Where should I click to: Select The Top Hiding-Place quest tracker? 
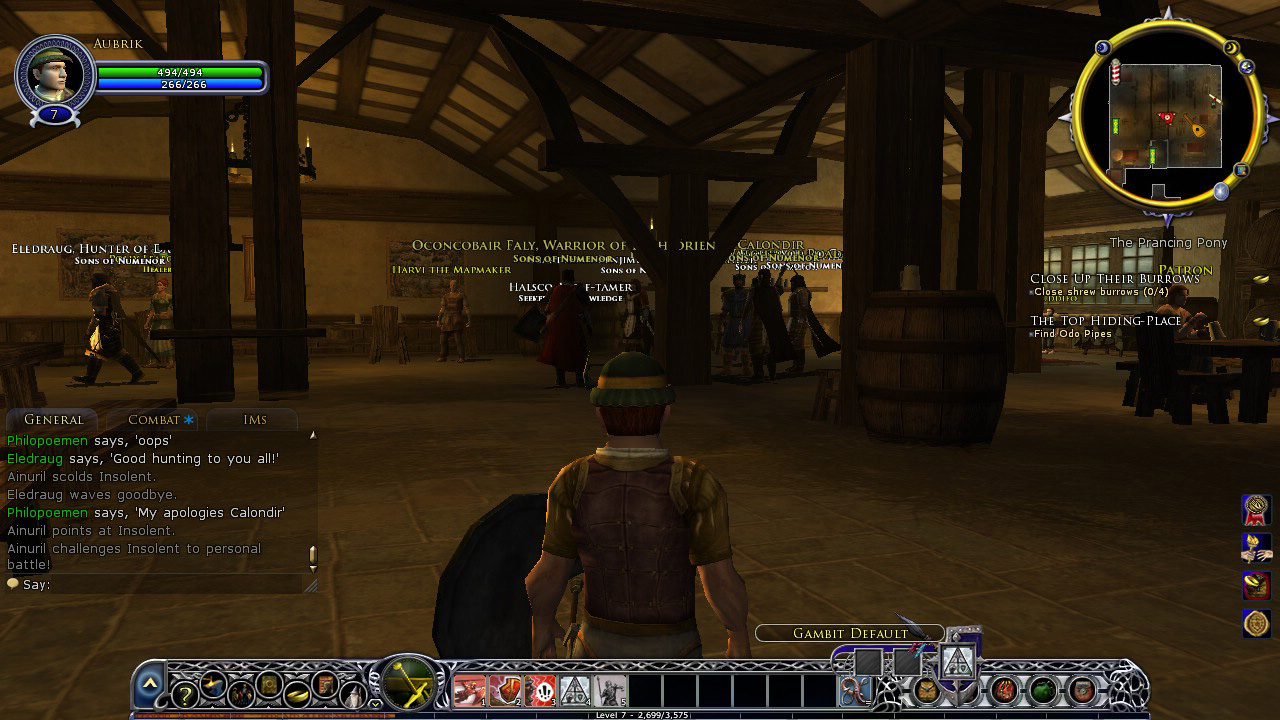[x=1105, y=321]
